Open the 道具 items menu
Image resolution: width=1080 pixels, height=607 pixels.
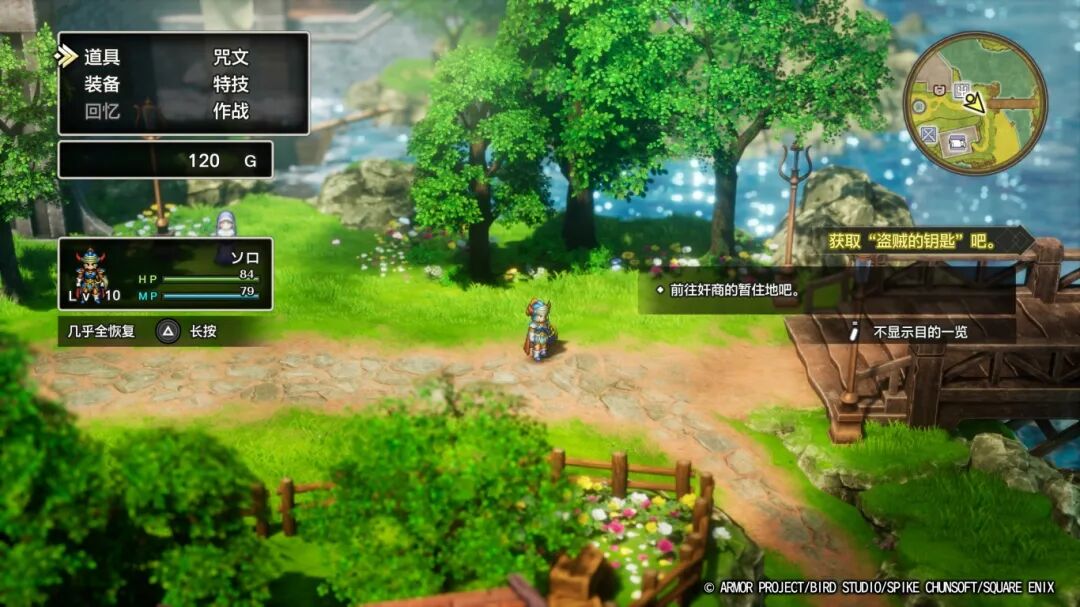(x=102, y=57)
